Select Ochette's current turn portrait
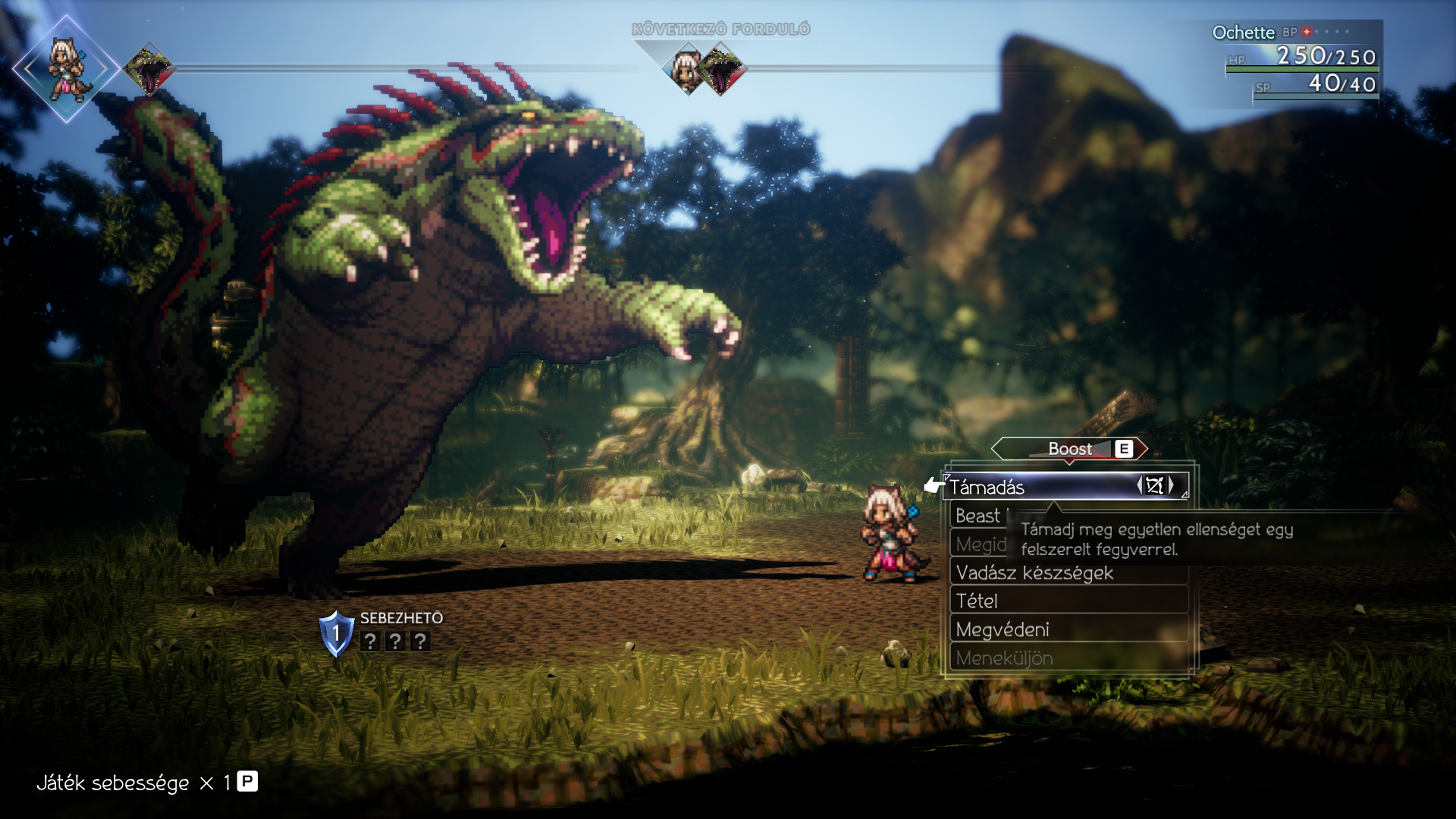The width and height of the screenshot is (1456, 819). (67, 69)
